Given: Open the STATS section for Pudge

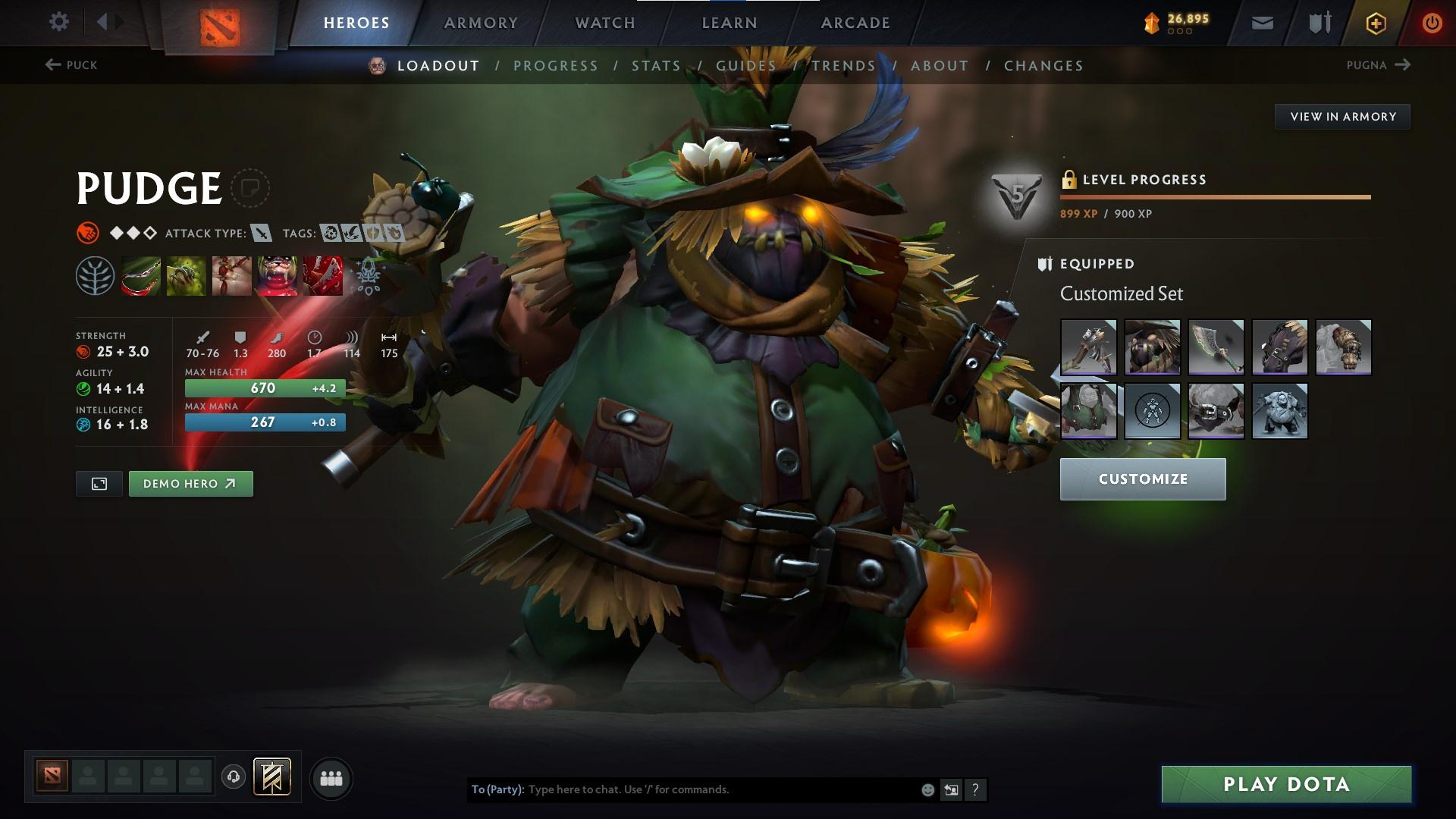Looking at the screenshot, I should [655, 66].
